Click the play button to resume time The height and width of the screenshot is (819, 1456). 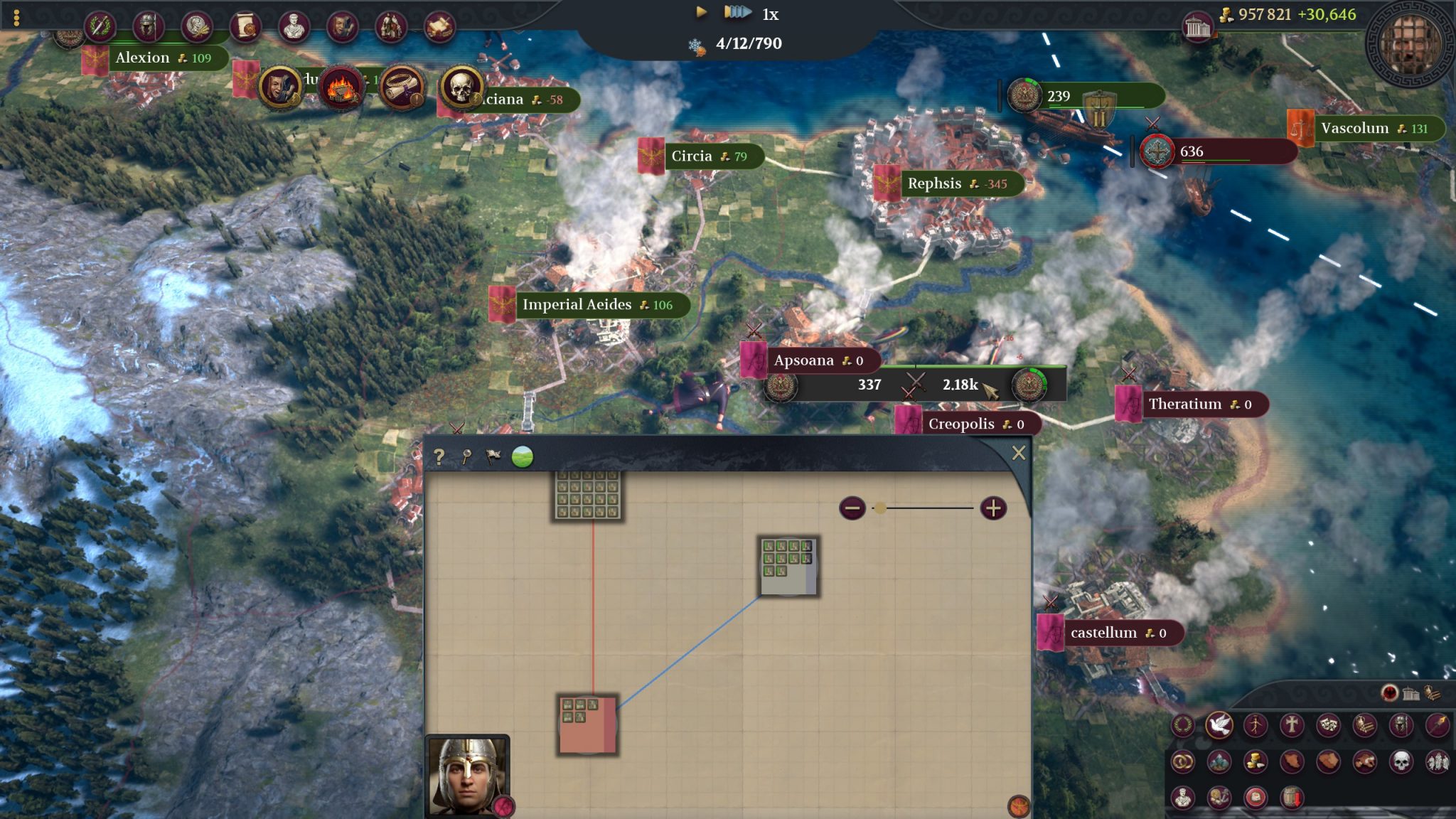701,12
